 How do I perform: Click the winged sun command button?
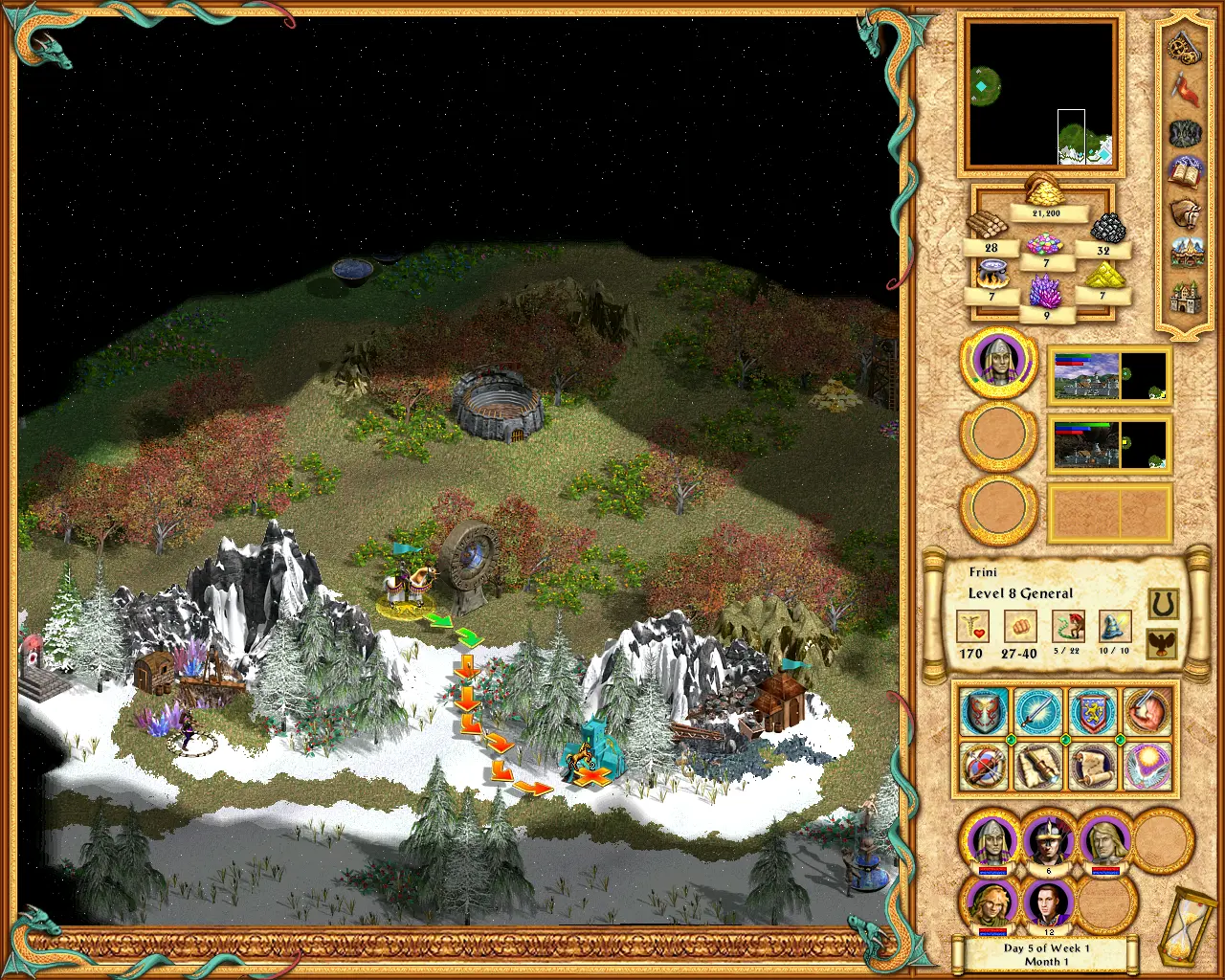click(1147, 766)
